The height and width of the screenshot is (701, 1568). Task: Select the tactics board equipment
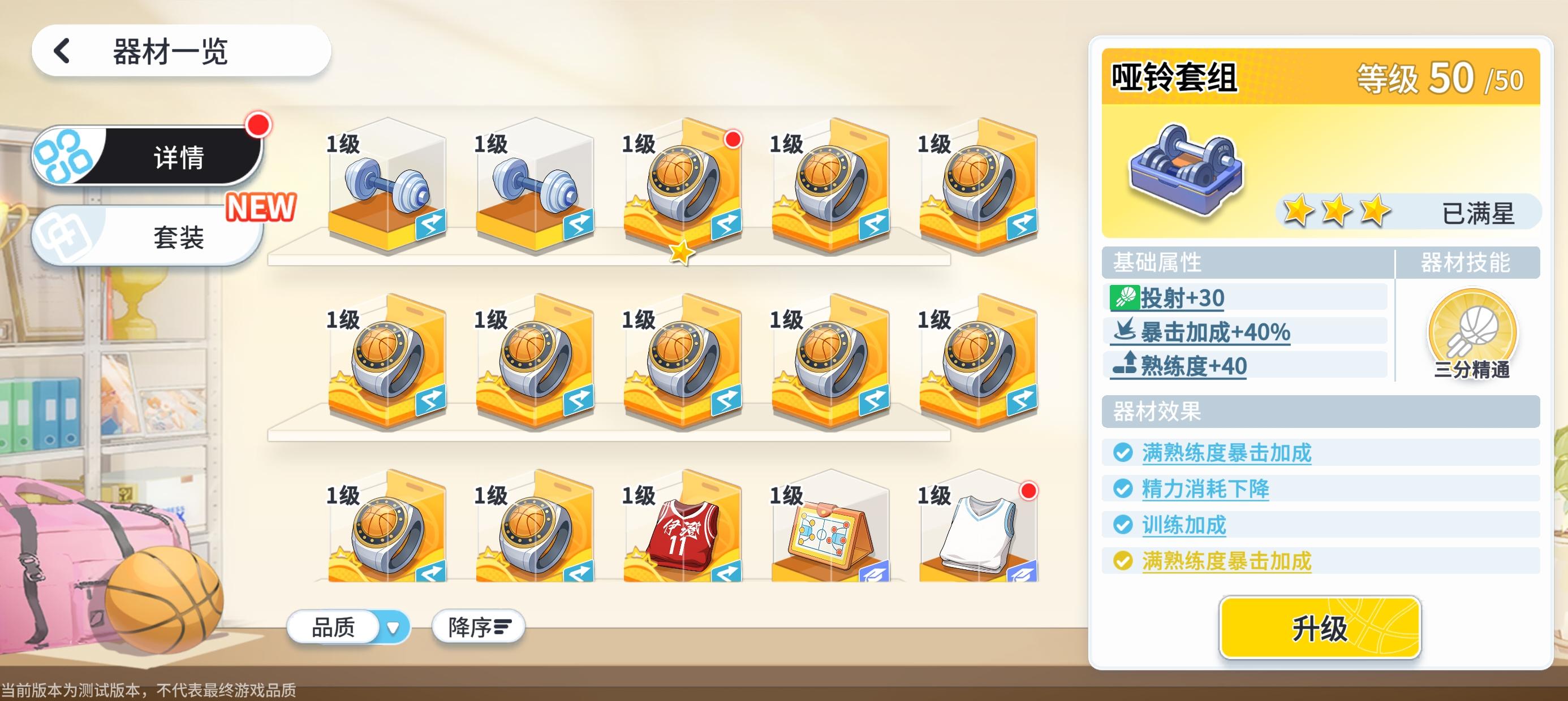[x=828, y=535]
